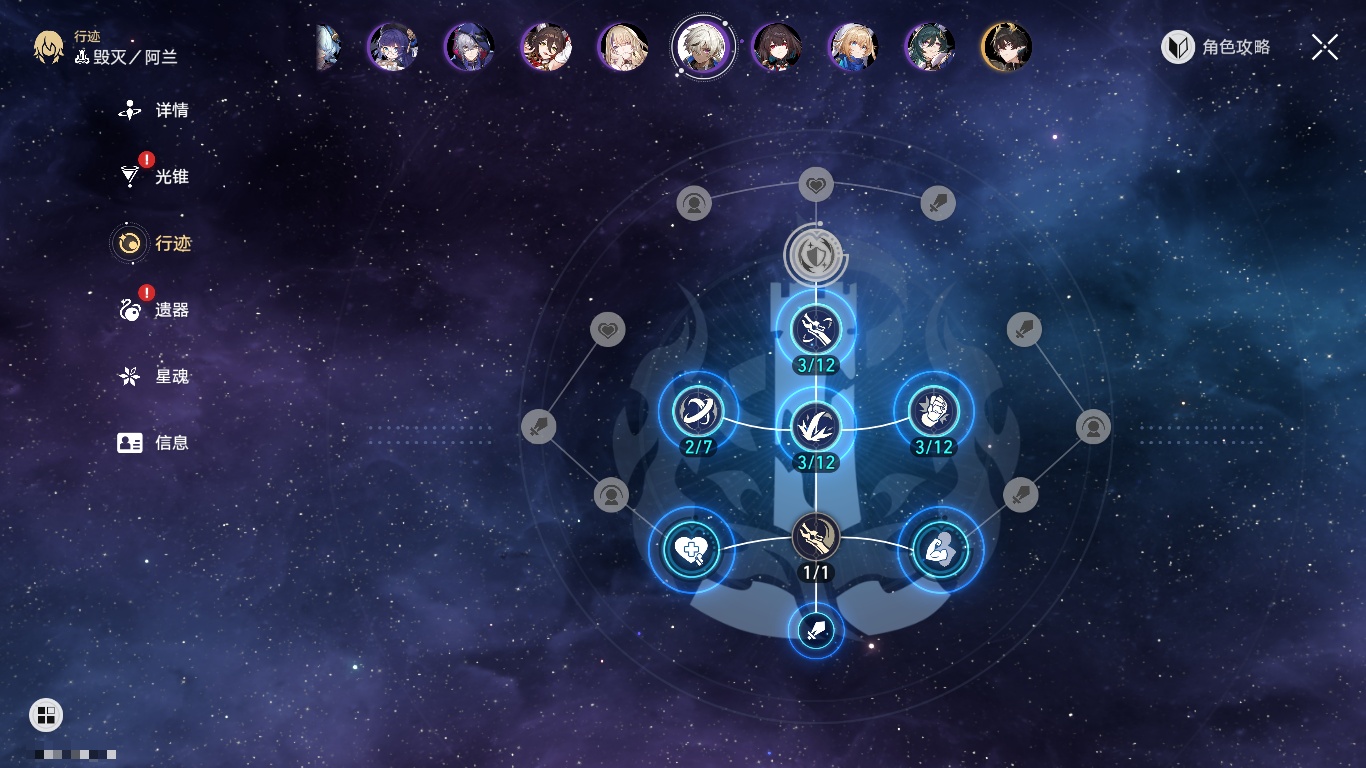This screenshot has width=1366, height=768.
Task: Open the fist talent node marked 3/12
Action: 933,411
